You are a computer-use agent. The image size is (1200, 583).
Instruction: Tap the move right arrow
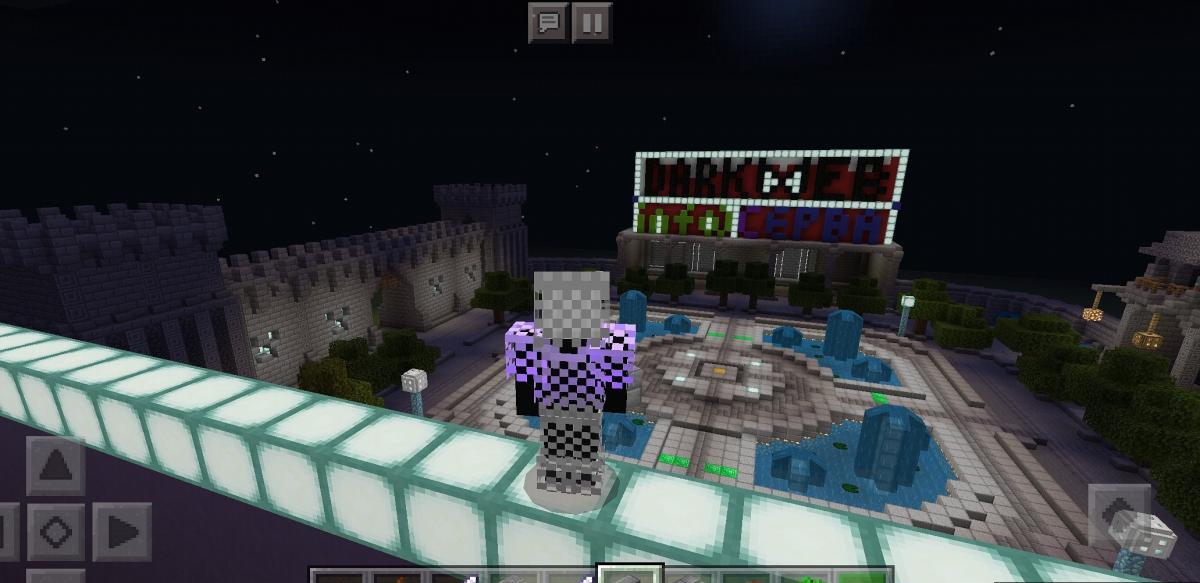[x=122, y=531]
